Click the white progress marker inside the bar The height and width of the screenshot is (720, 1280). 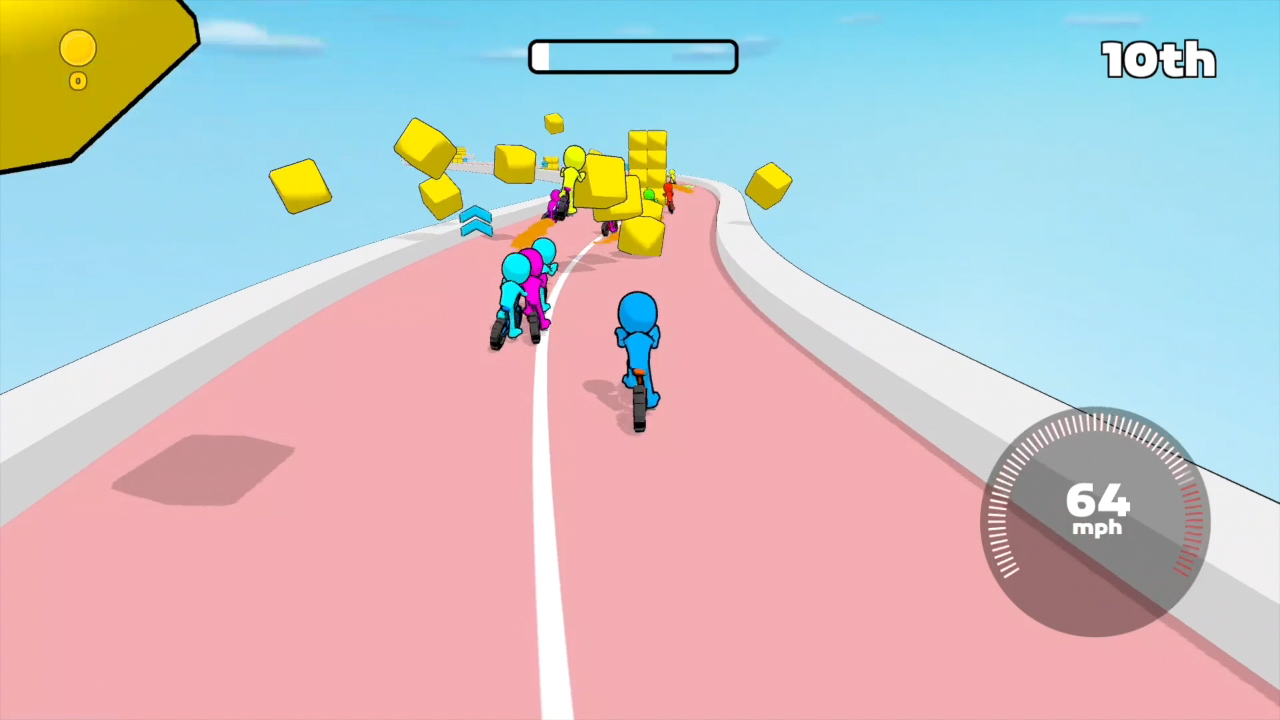[x=542, y=57]
